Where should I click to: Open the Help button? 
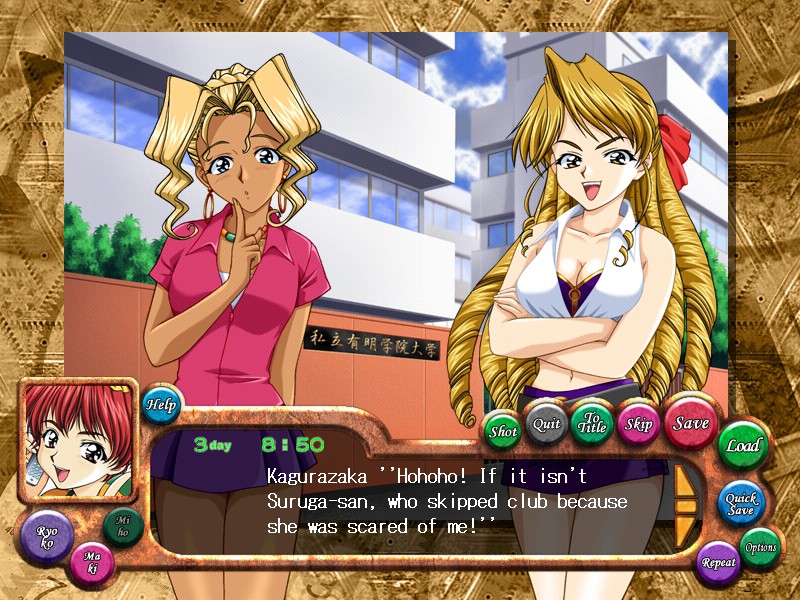pos(160,404)
